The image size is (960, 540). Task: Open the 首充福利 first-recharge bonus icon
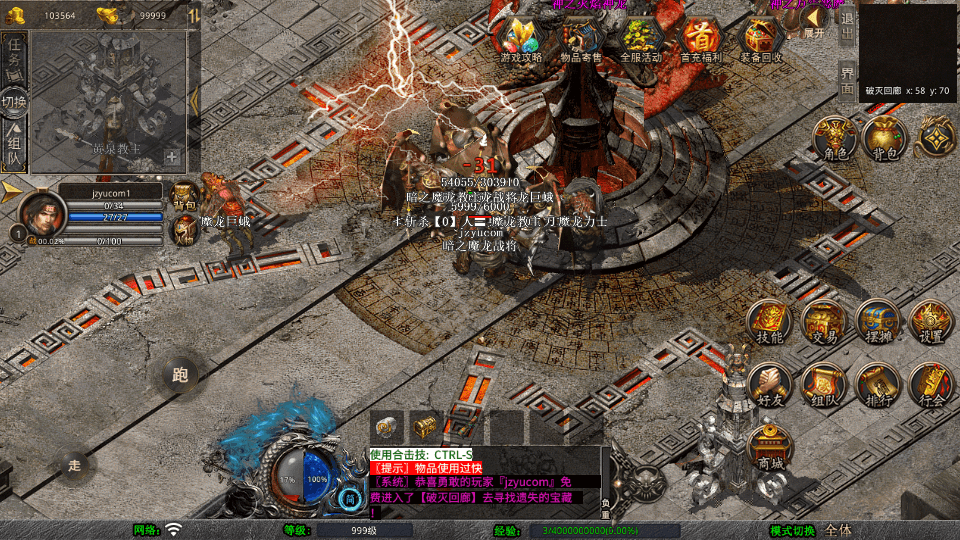pyautogui.click(x=701, y=40)
